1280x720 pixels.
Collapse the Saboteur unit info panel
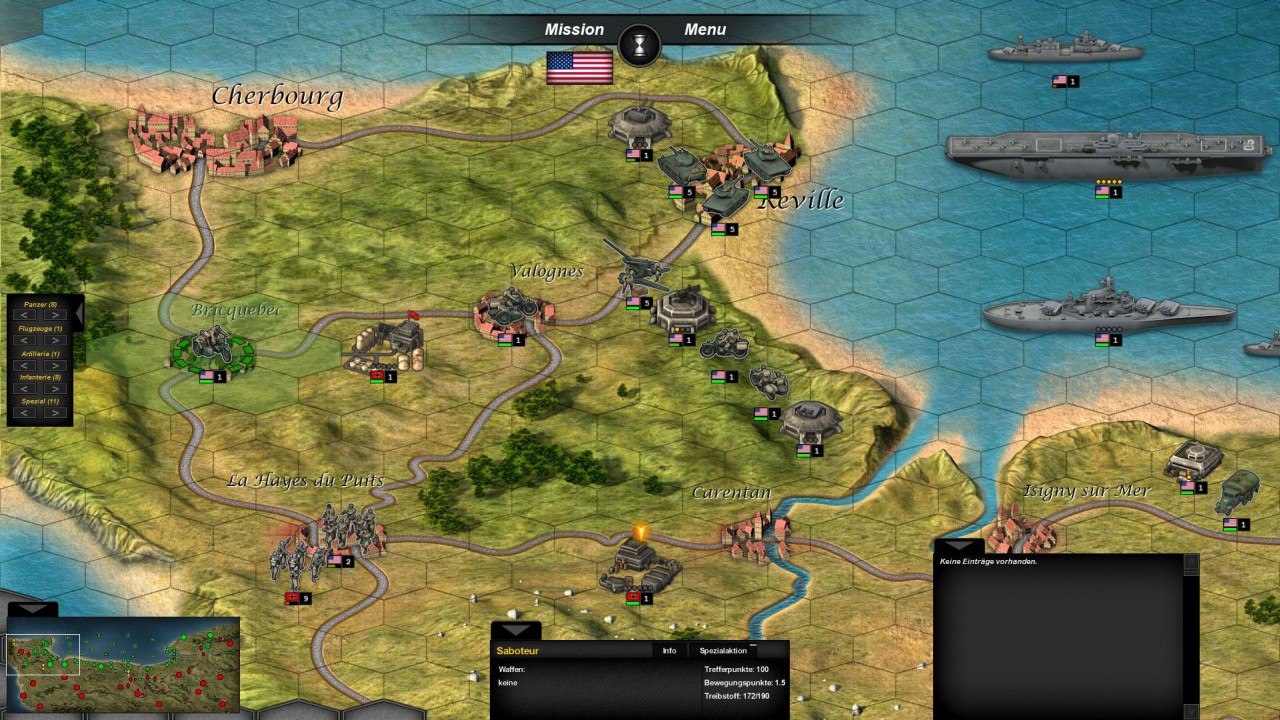tap(515, 631)
